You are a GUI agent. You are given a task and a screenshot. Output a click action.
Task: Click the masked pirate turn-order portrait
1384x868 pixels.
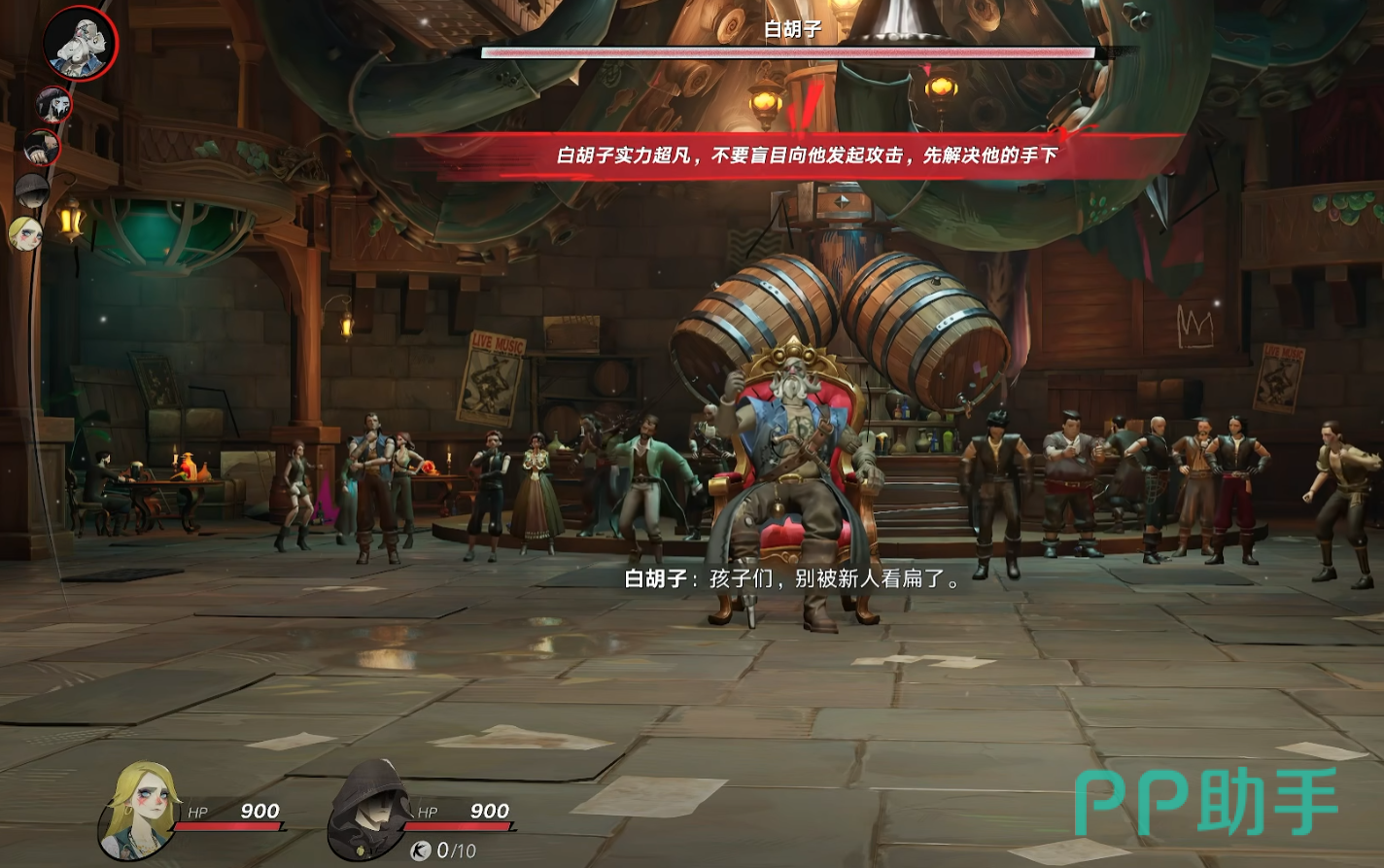click(x=54, y=104)
